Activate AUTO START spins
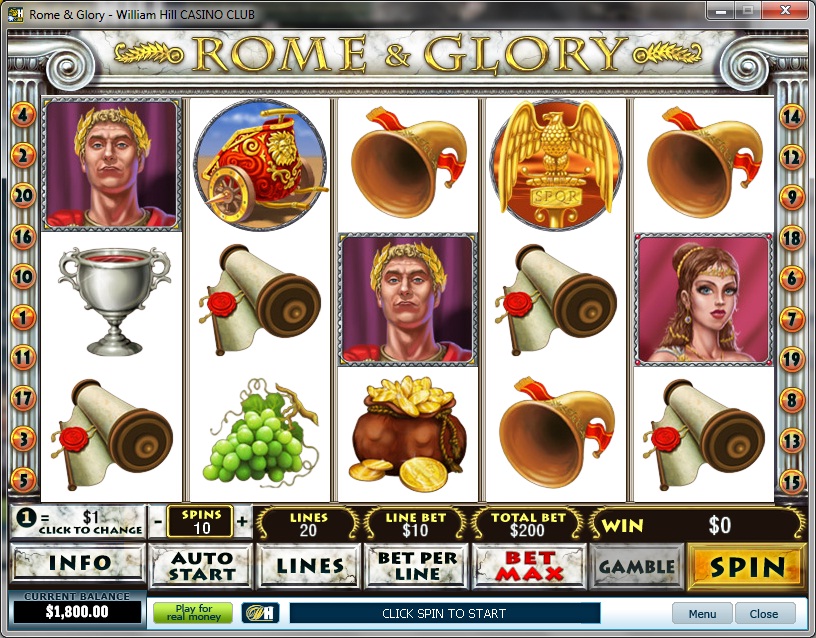Viewport: 816px width, 638px height. tap(200, 567)
